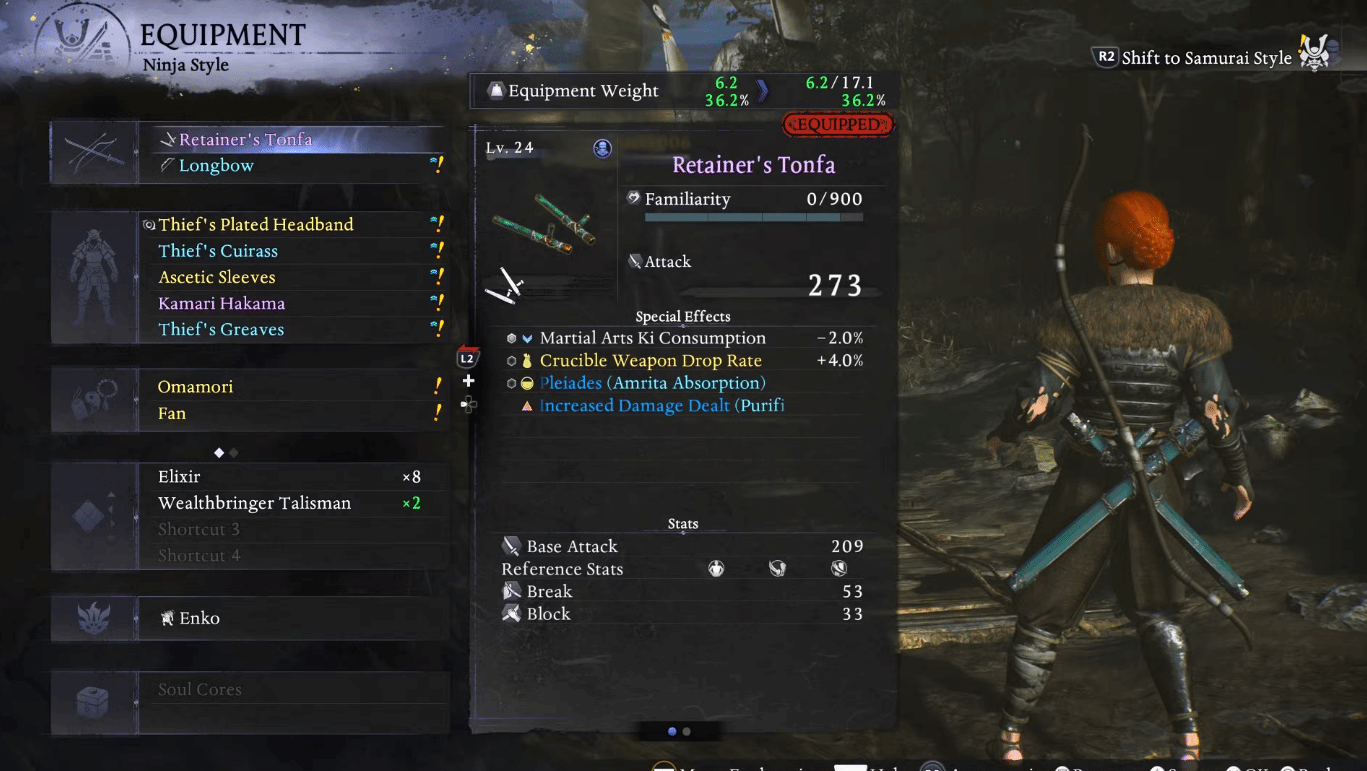Select the Crucible Weapon Drop Rate effect
The width and height of the screenshot is (1367, 771).
pos(650,361)
